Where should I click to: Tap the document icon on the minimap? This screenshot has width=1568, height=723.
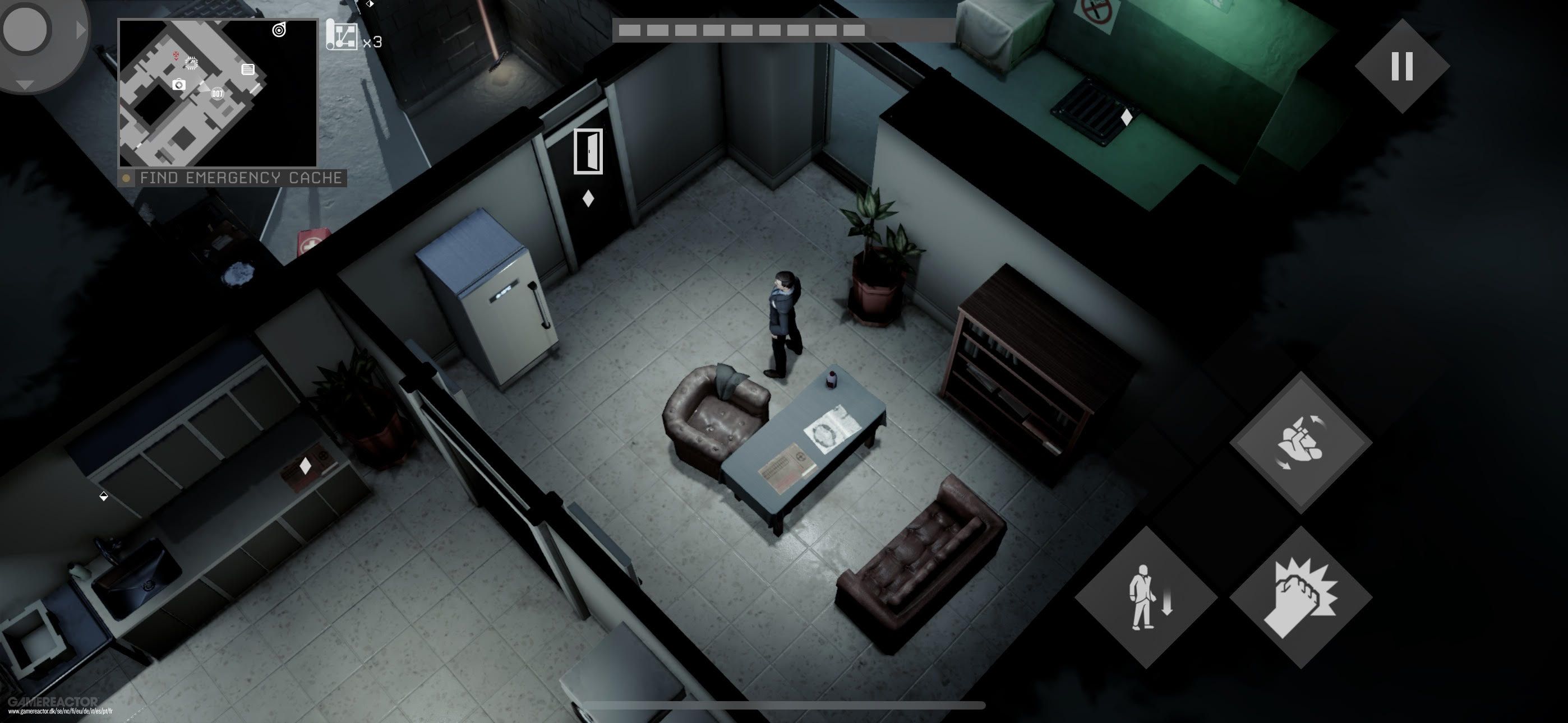248,70
